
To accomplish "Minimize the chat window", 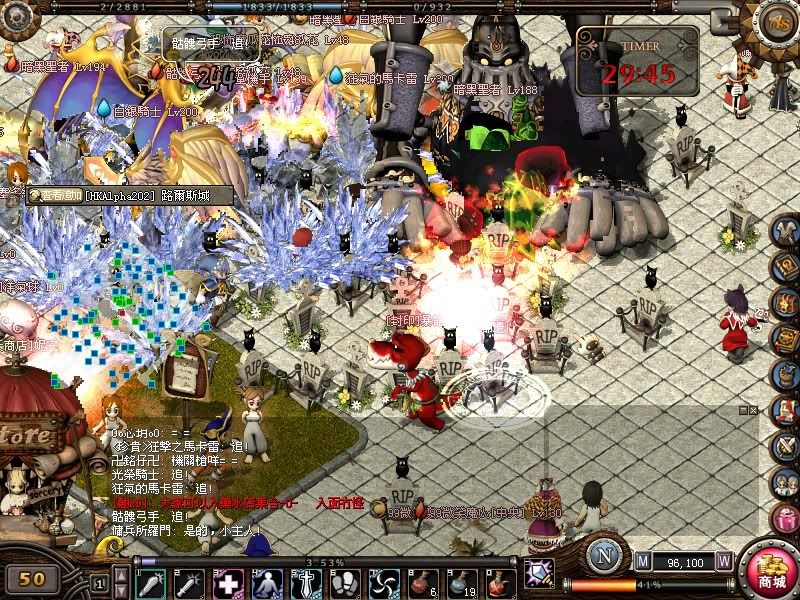I will pyautogui.click(x=741, y=410).
